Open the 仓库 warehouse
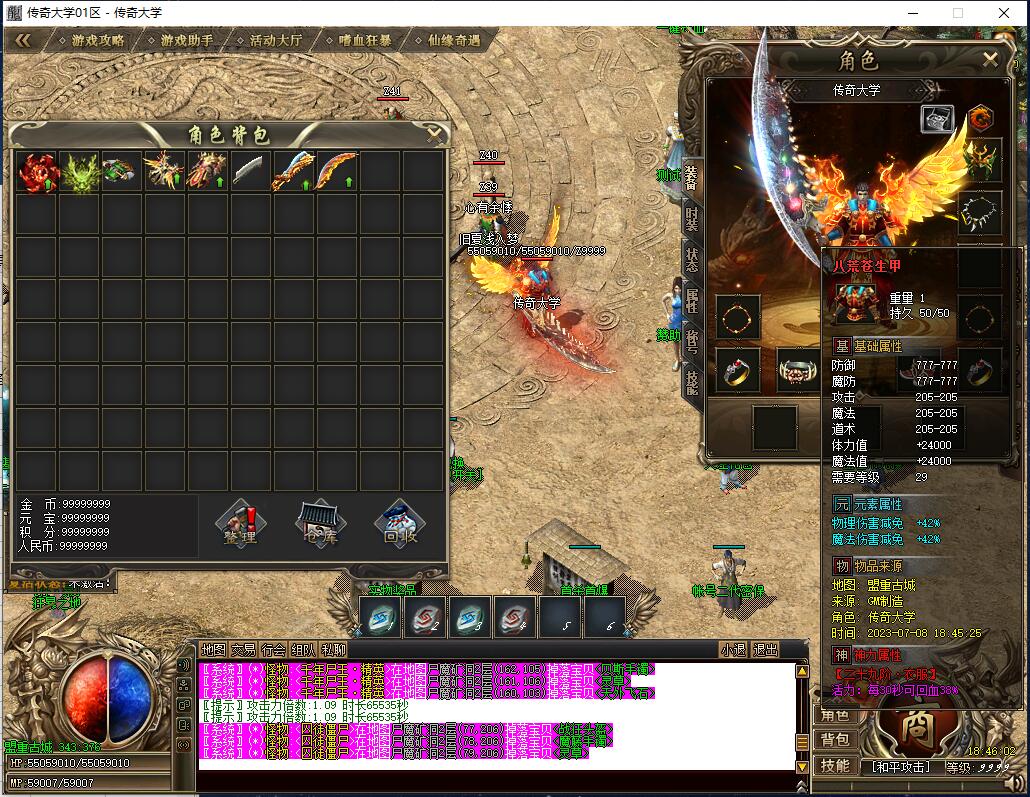This screenshot has width=1030, height=797. (x=320, y=523)
